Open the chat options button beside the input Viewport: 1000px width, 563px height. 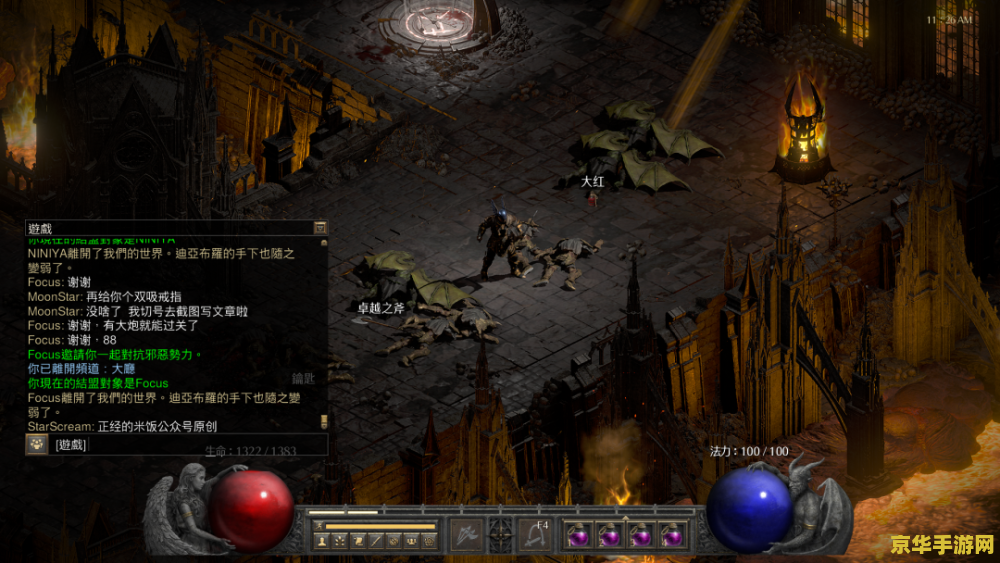pyautogui.click(x=37, y=445)
